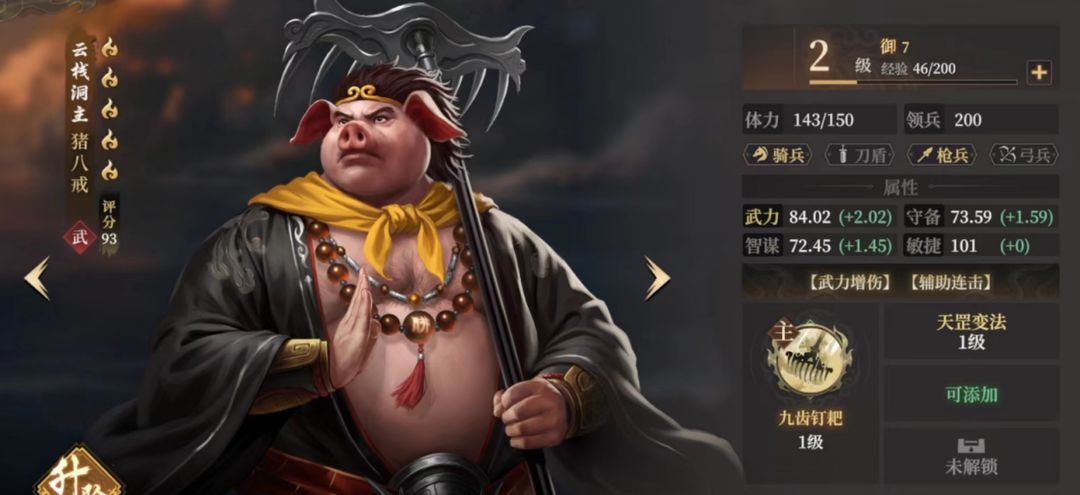
Task: Click the 可添加 empty skill slot
Action: pos(970,394)
